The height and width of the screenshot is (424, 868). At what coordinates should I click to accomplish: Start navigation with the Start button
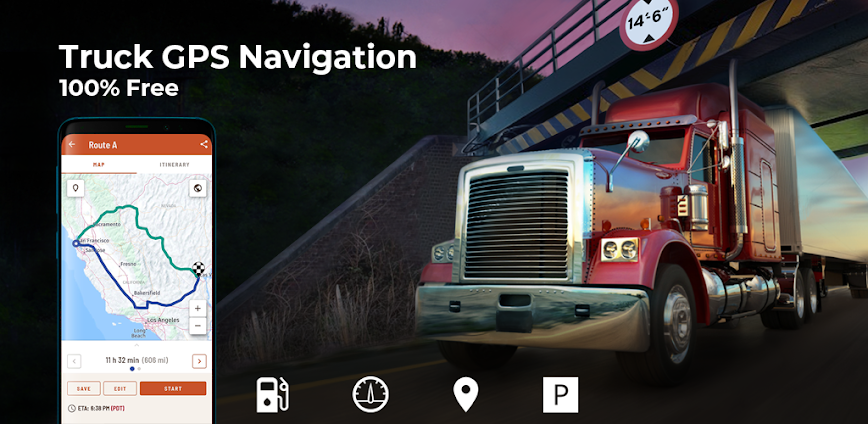[x=172, y=388]
